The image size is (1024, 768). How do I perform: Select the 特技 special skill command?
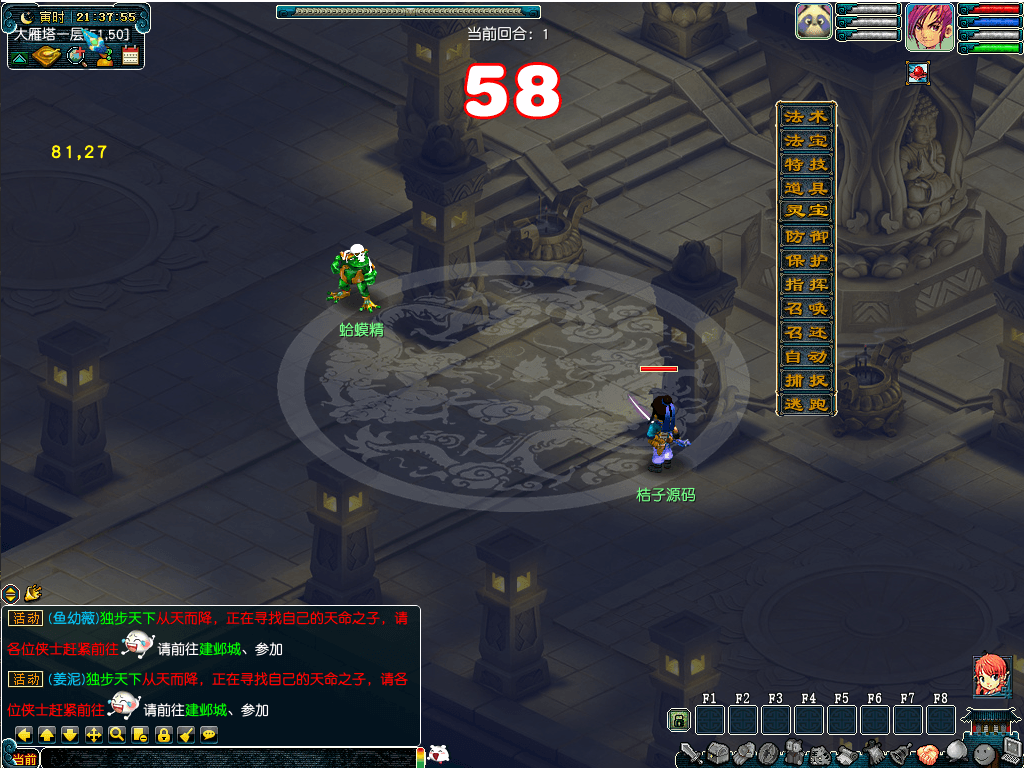(x=806, y=164)
